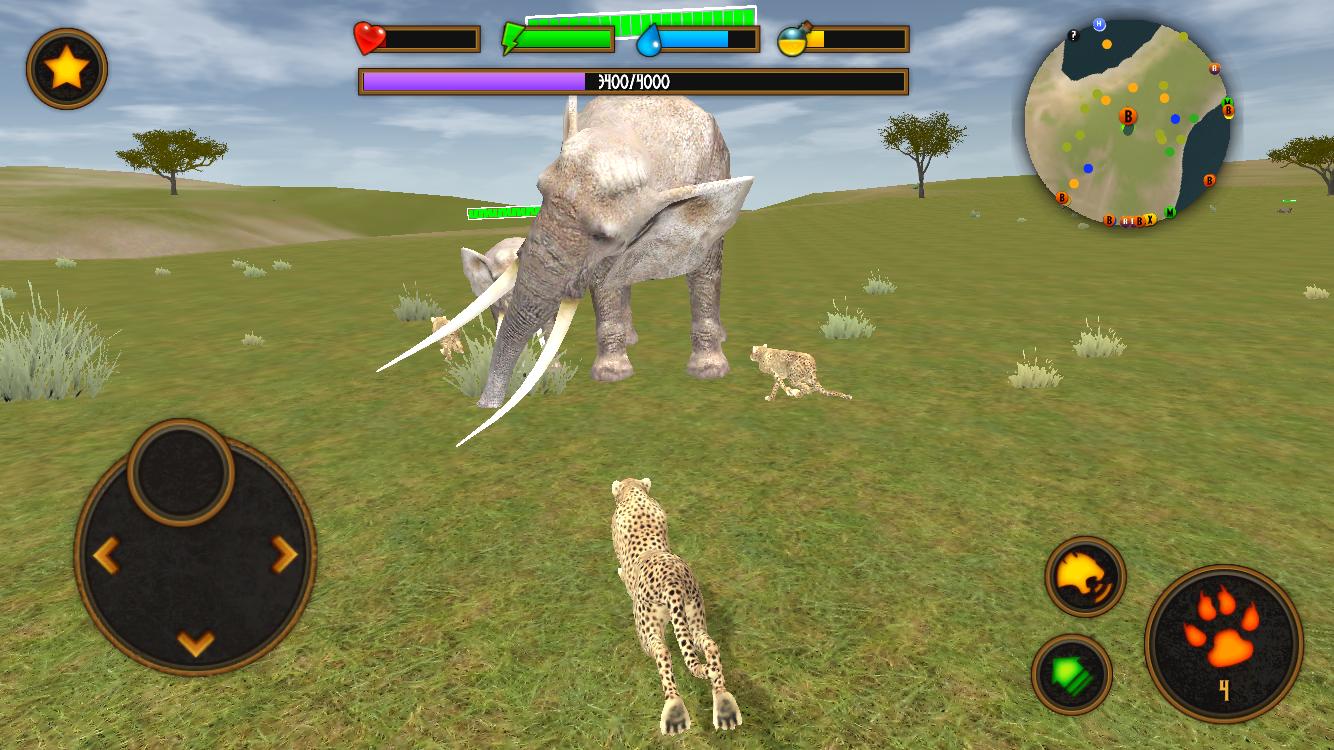Tap the blue dot near the minimap center

coord(1175,118)
